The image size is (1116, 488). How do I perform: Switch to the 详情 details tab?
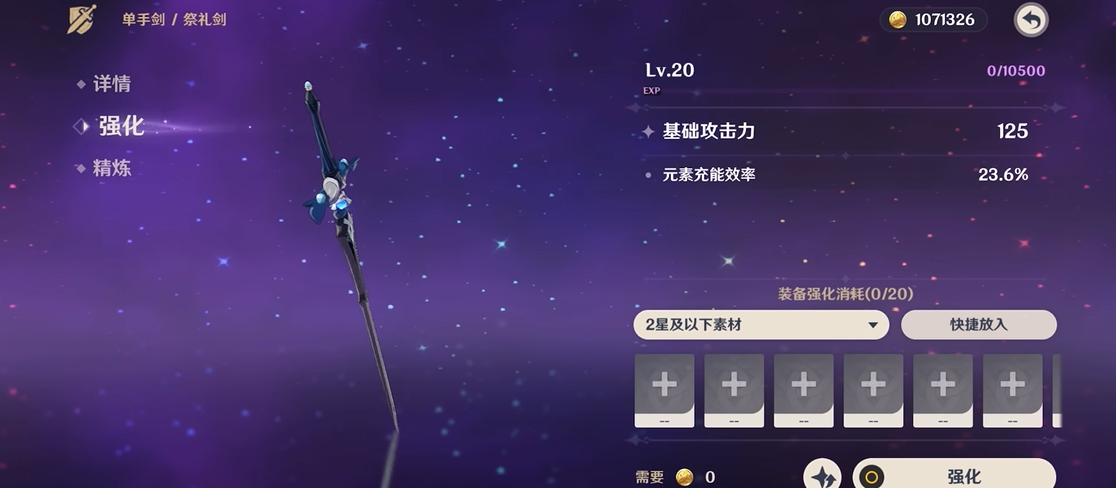point(111,84)
